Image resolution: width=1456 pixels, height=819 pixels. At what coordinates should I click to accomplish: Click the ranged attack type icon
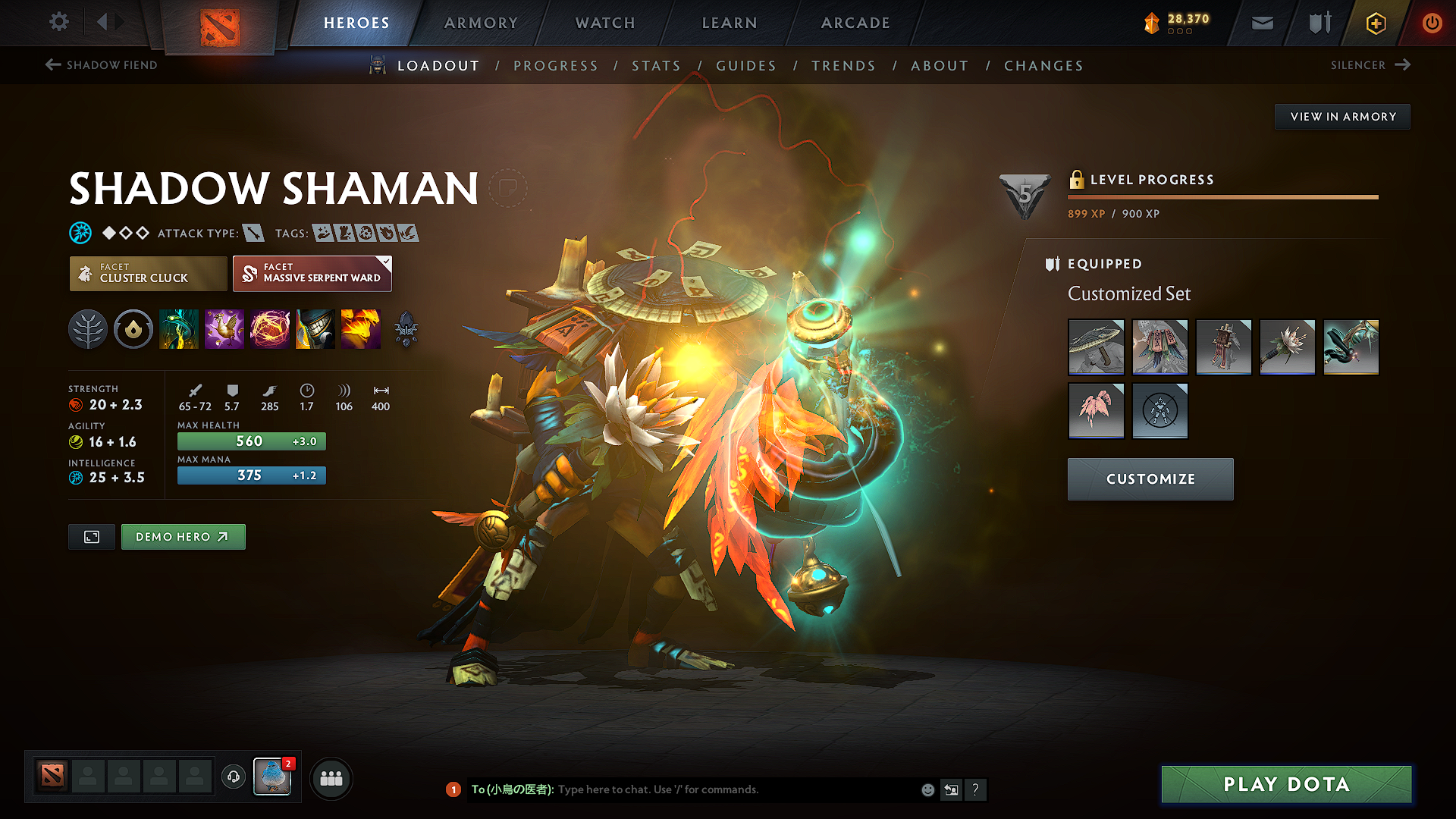click(253, 233)
